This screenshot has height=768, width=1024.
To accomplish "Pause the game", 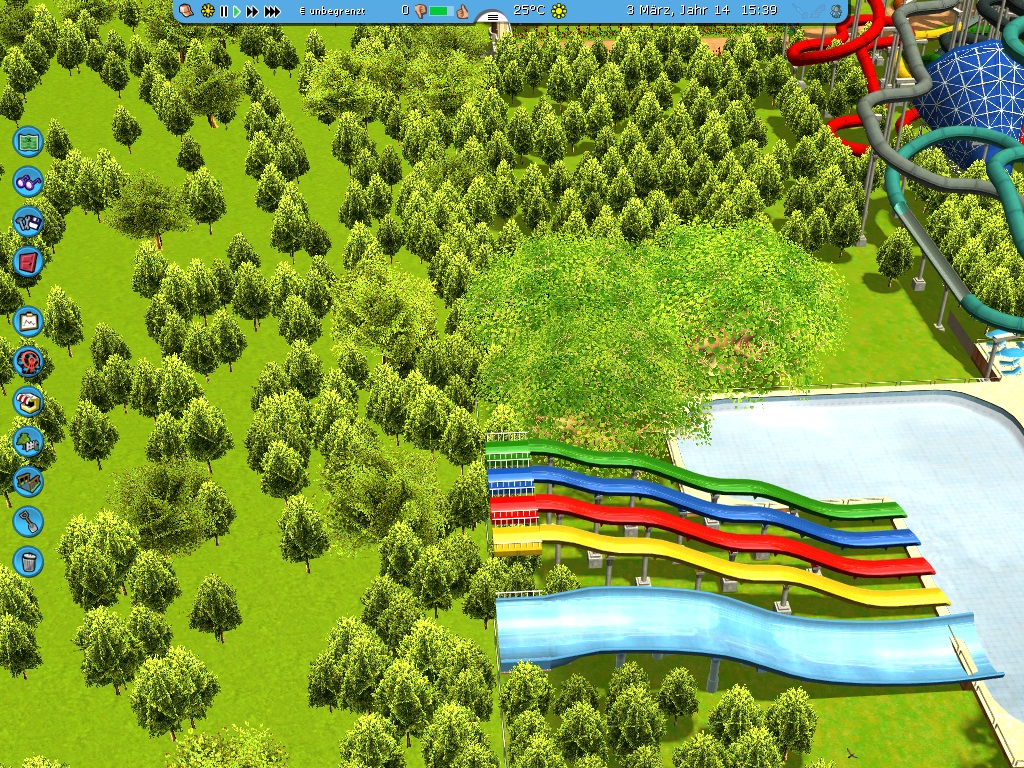I will click(224, 11).
